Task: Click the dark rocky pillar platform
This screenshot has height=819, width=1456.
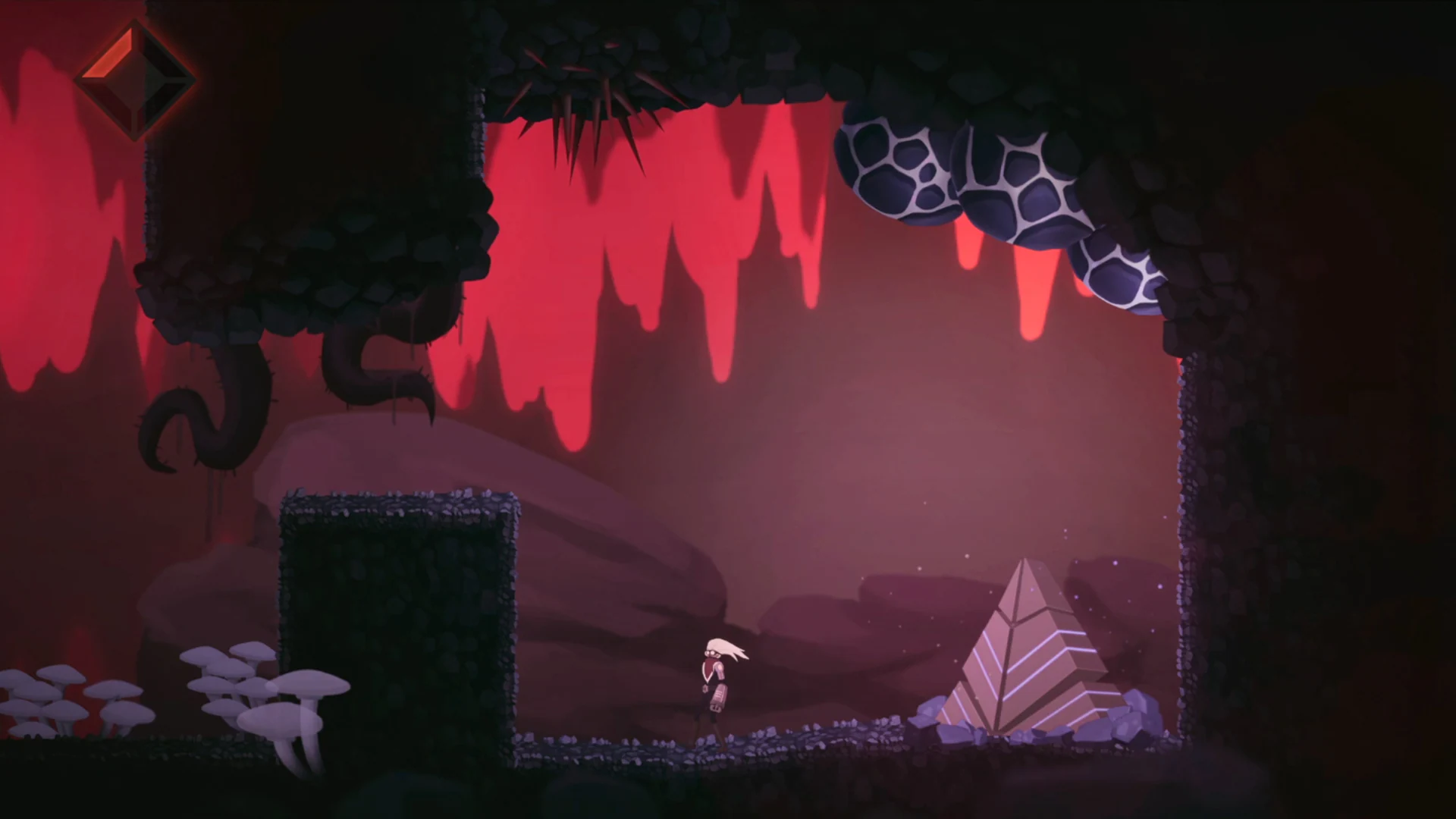Action: click(402, 622)
